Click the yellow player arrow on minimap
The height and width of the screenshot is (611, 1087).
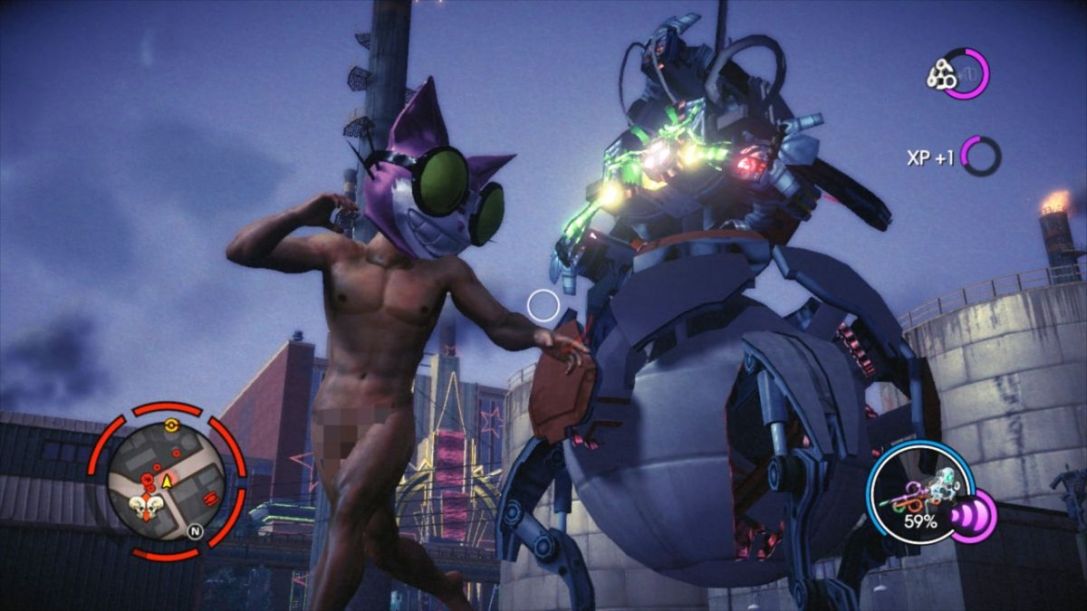[167, 482]
